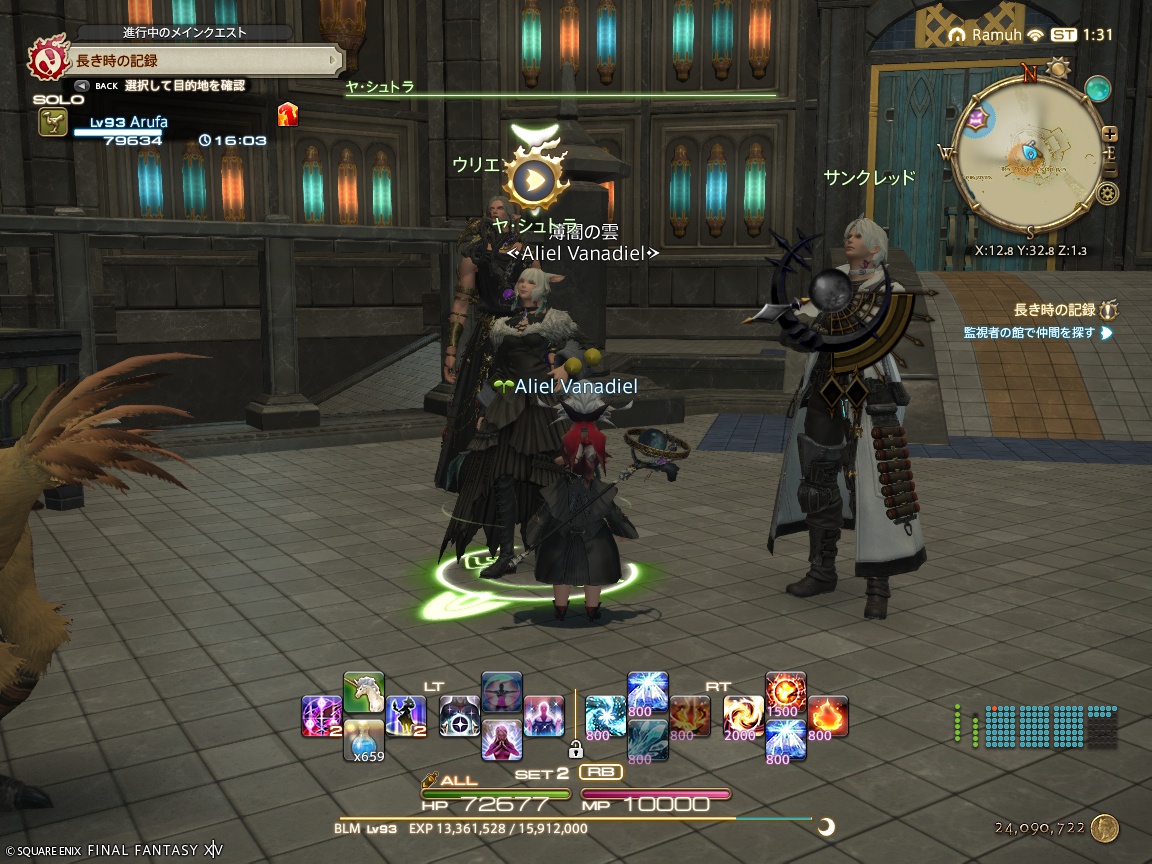Toggle the hotbar padlock icon
The width and height of the screenshot is (1152, 864).
[x=575, y=749]
